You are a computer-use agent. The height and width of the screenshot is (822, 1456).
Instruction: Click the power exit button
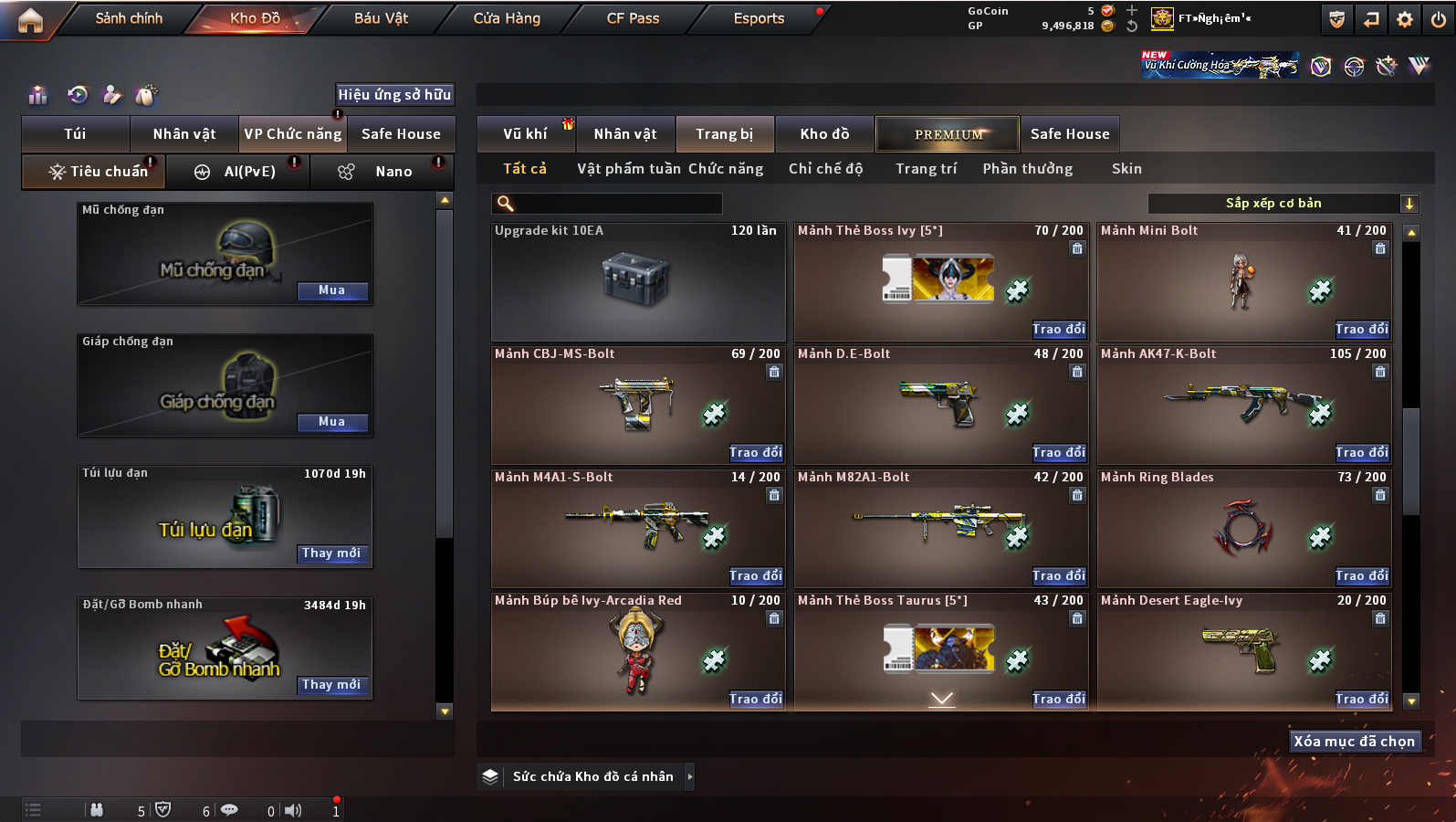coord(1438,19)
